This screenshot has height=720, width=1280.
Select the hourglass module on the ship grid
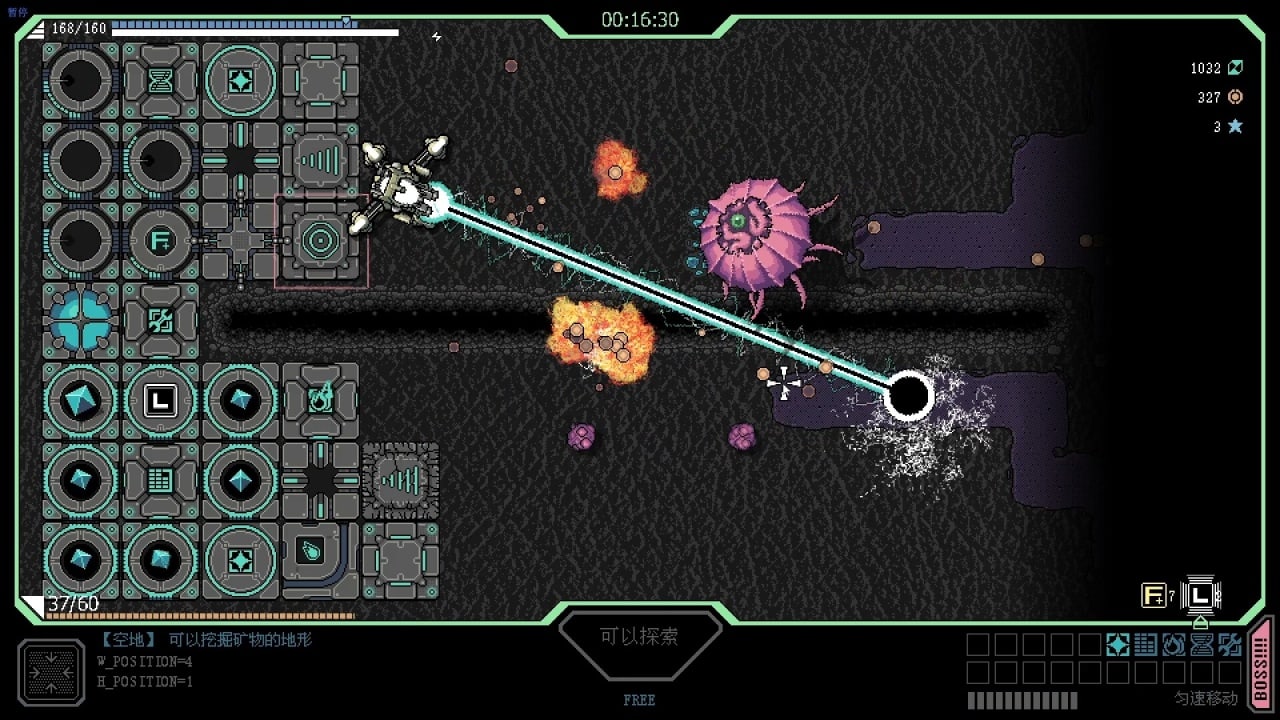point(160,81)
